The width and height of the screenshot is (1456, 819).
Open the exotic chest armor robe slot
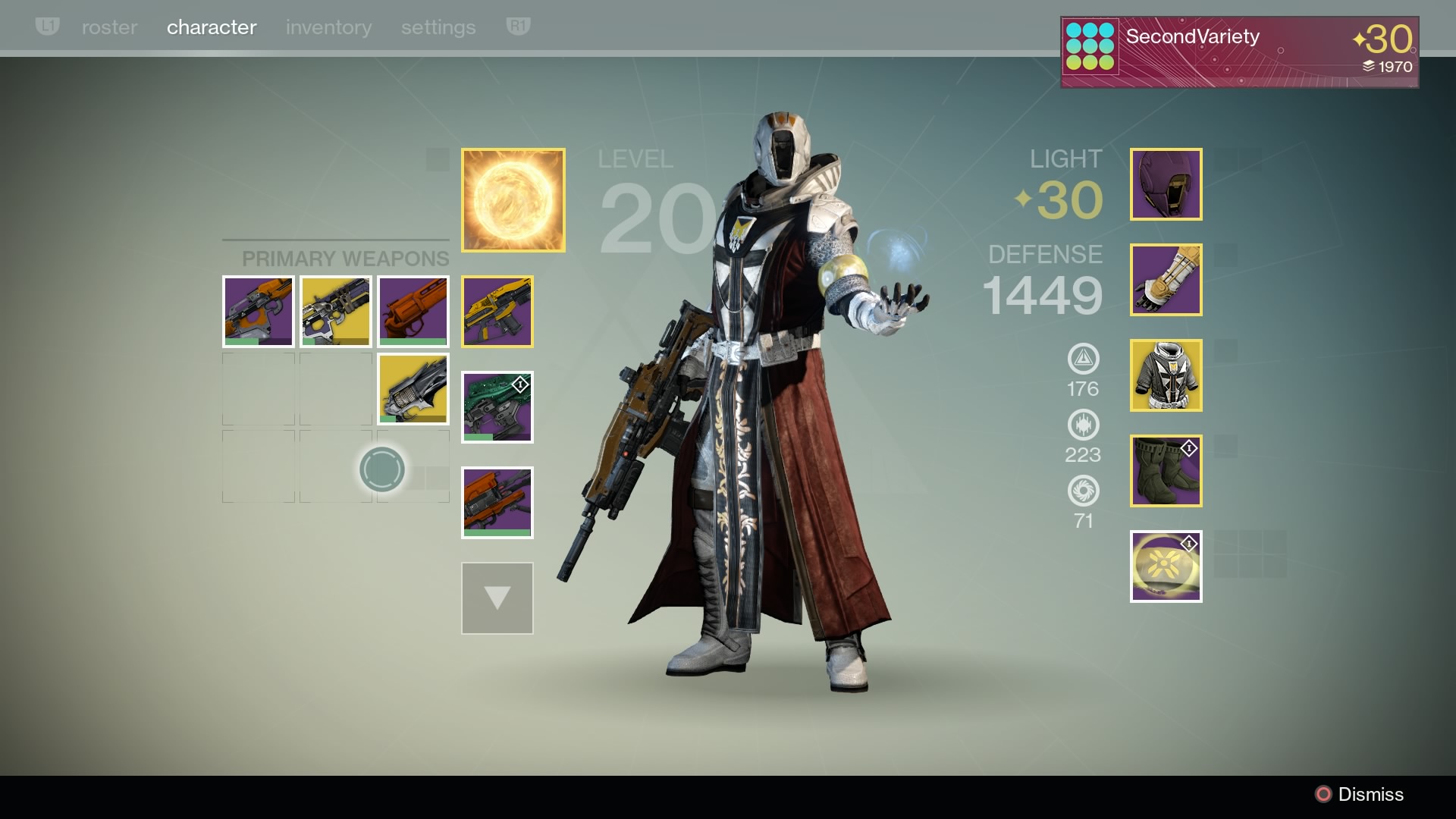pyautogui.click(x=1166, y=375)
